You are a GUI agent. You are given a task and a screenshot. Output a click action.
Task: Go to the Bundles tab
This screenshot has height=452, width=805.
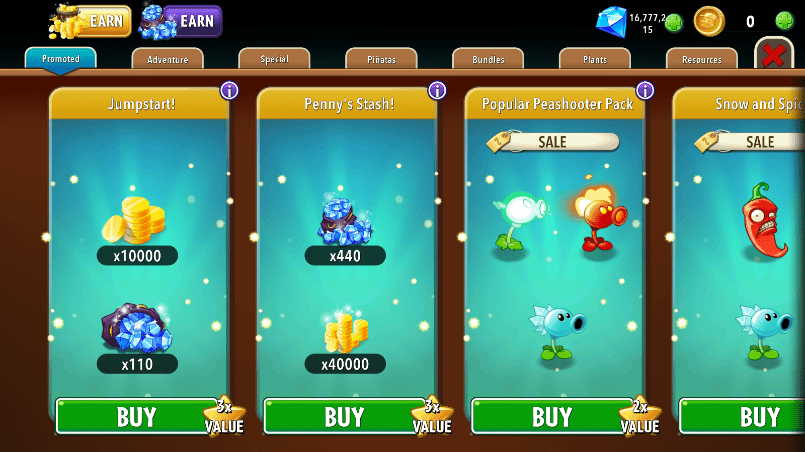[488, 60]
